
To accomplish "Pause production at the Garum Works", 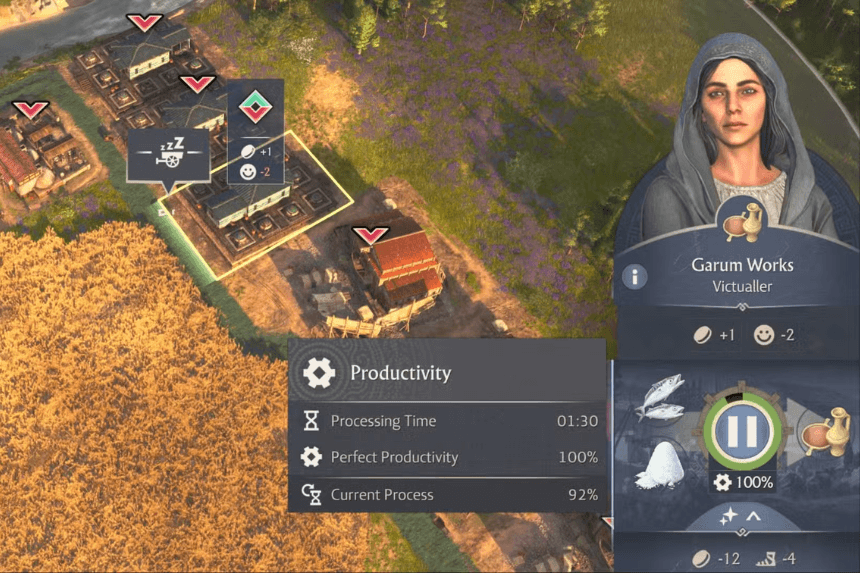I will 743,430.
